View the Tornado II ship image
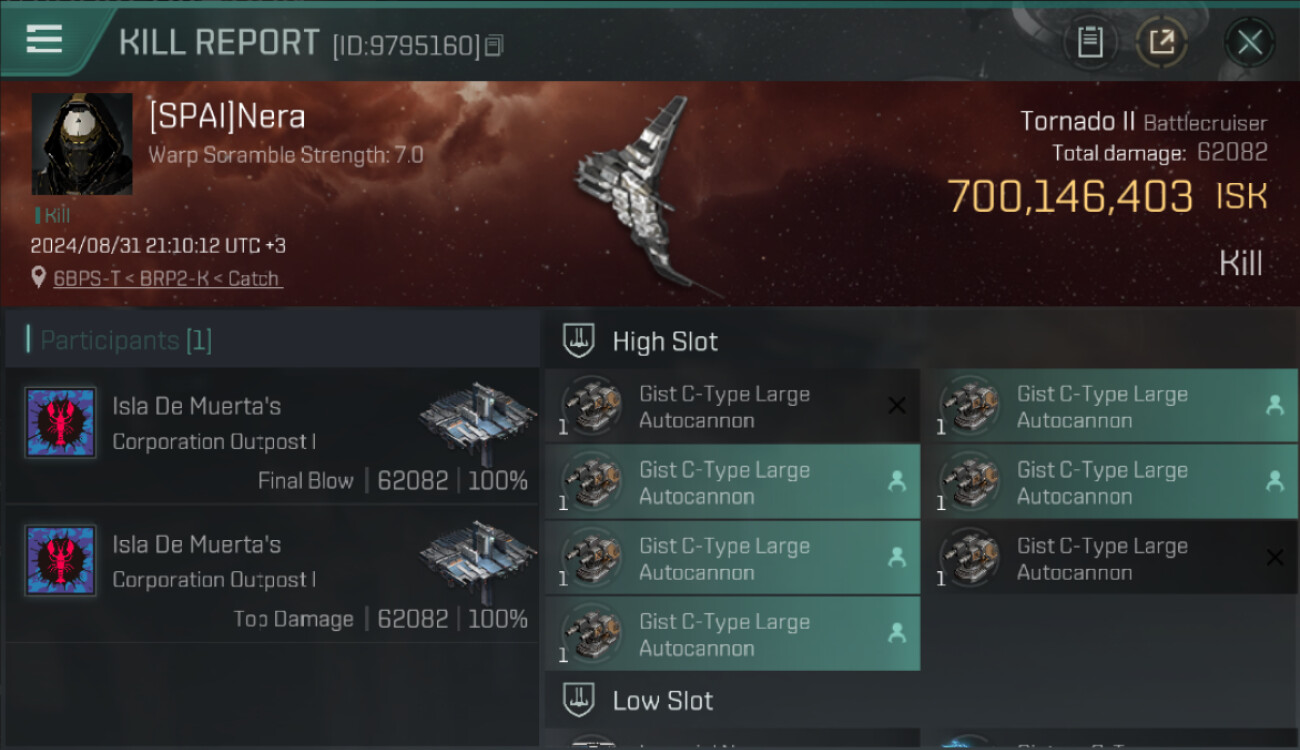The width and height of the screenshot is (1300, 750). [x=640, y=195]
